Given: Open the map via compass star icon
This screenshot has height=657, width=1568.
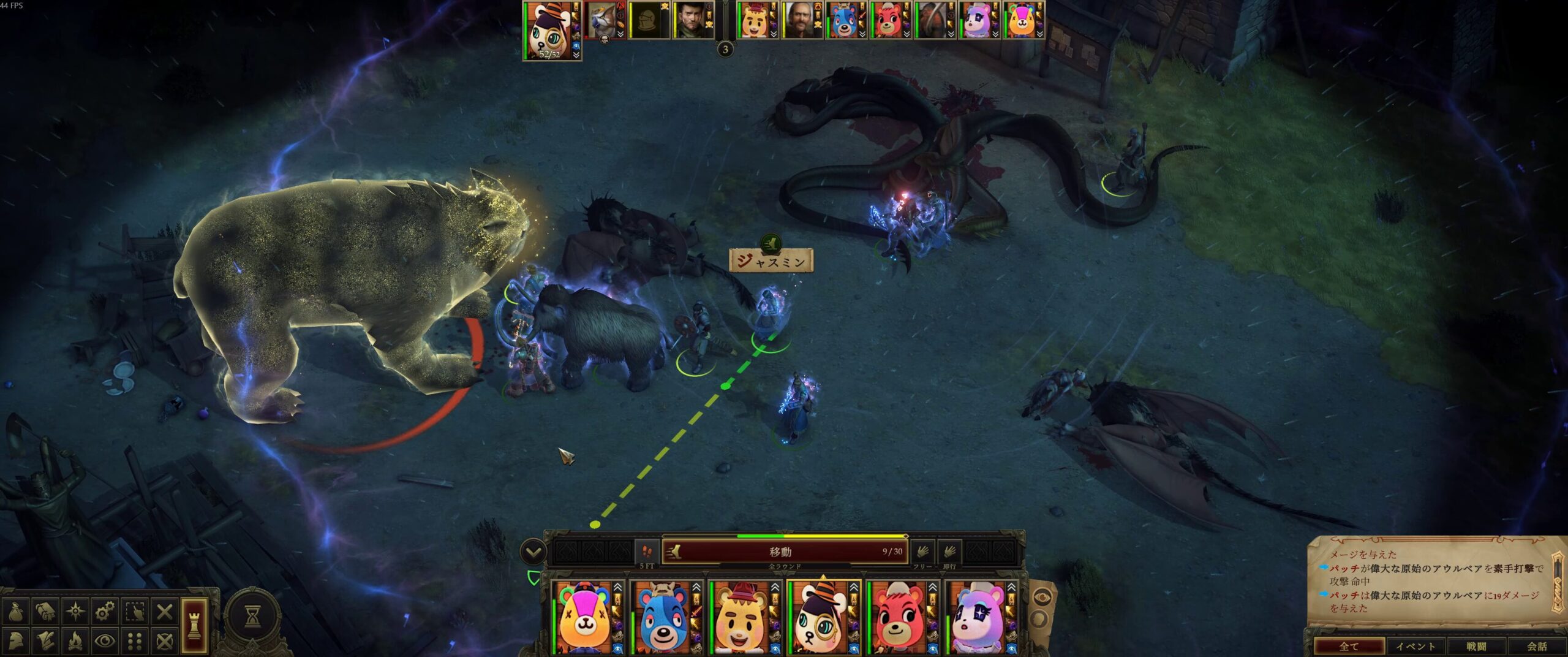Looking at the screenshot, I should coord(75,611).
